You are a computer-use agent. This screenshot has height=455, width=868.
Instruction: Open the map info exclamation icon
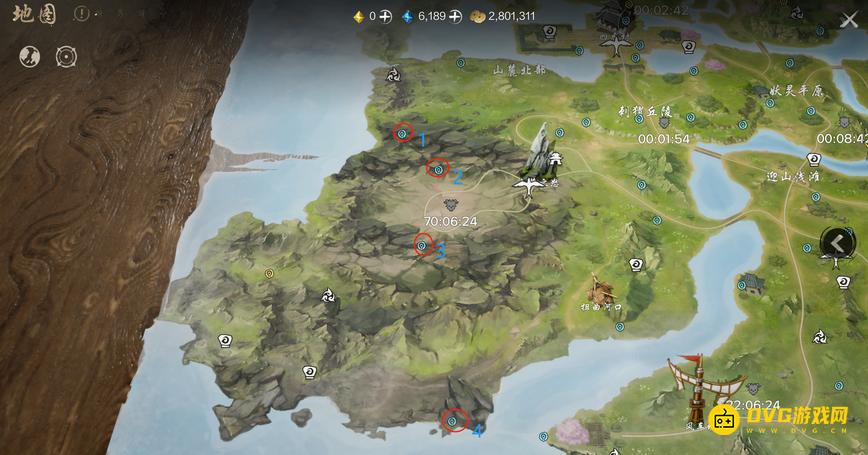[82, 16]
